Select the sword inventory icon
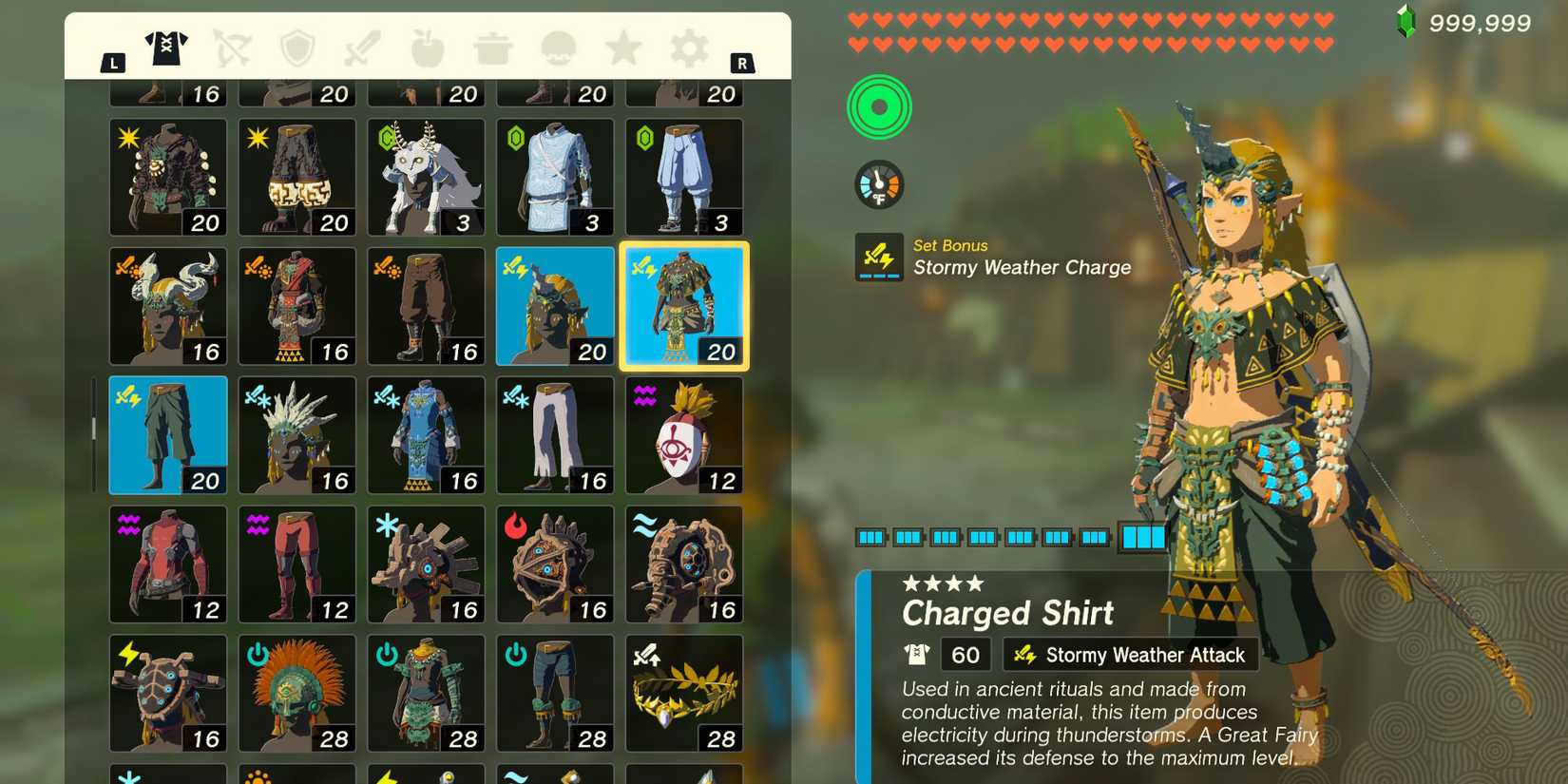1568x784 pixels. point(362,49)
